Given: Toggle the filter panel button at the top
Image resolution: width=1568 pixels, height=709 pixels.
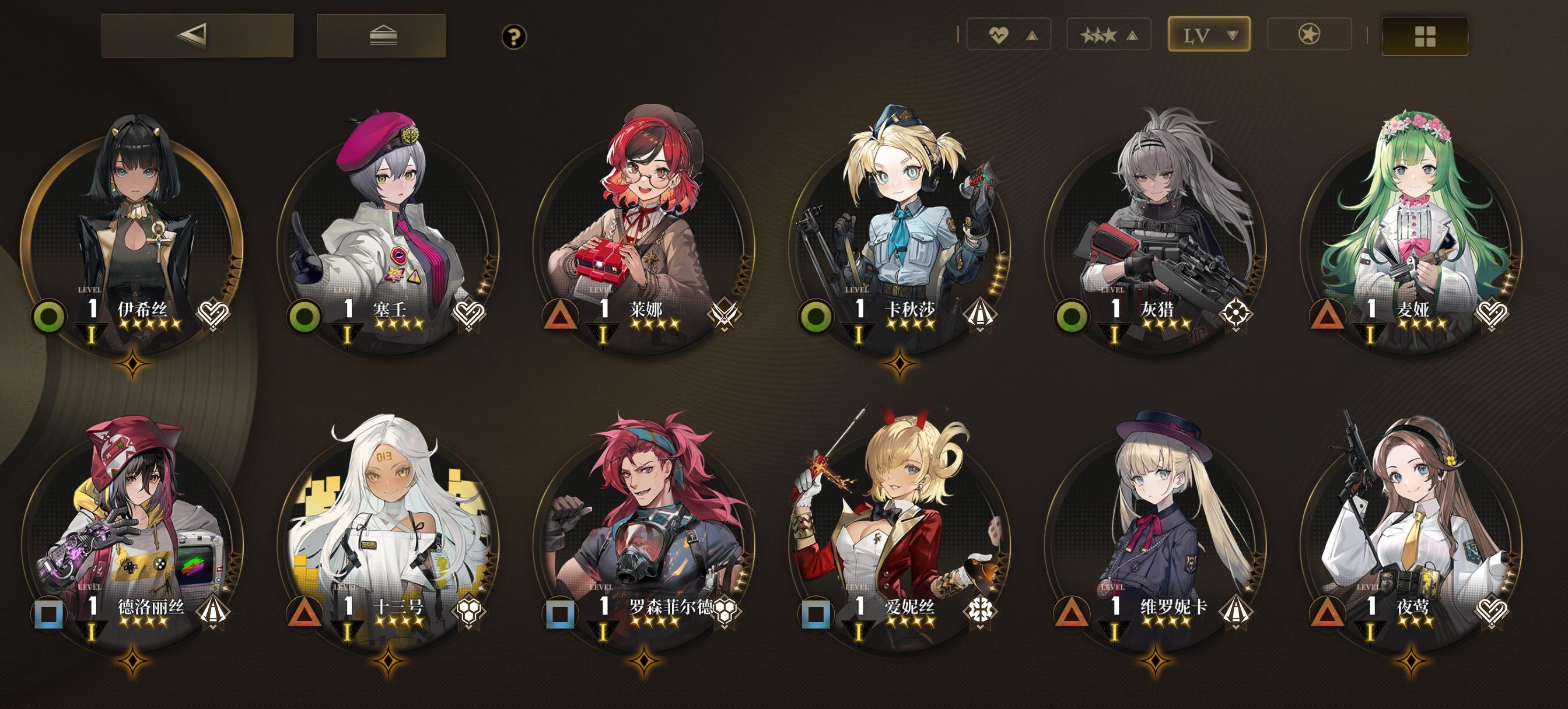Looking at the screenshot, I should (x=383, y=37).
